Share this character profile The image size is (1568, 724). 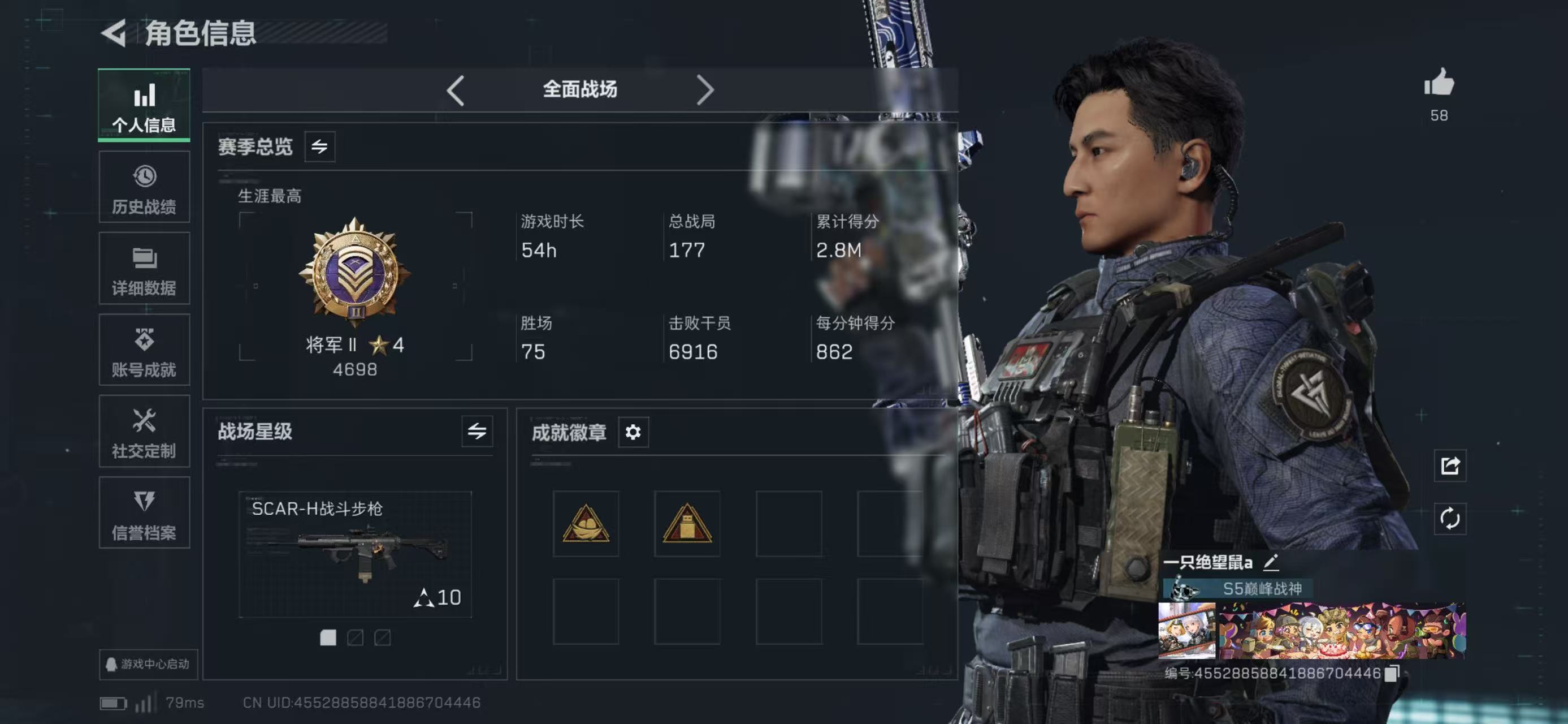click(1450, 466)
